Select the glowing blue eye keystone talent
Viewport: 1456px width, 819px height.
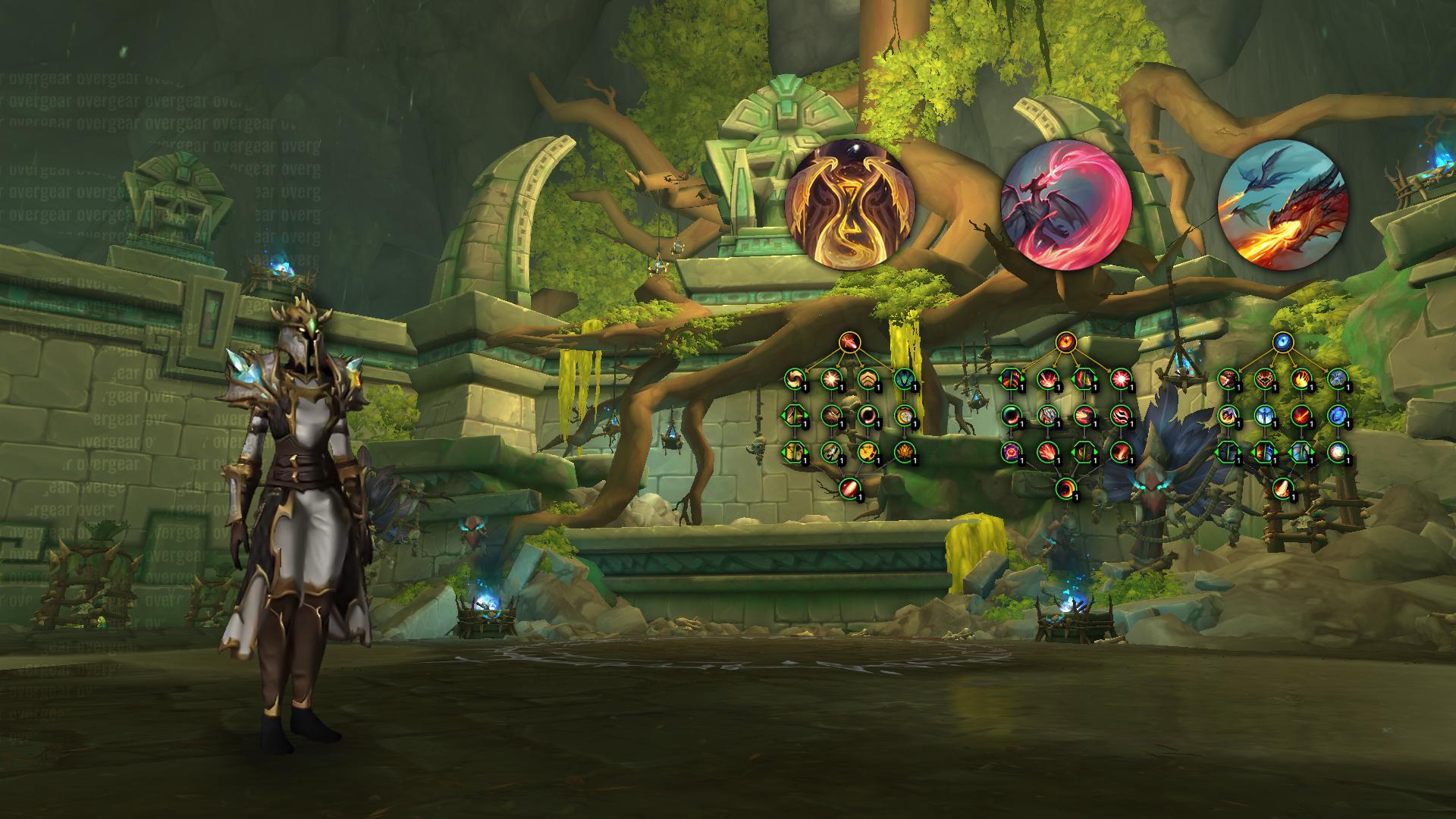(1283, 343)
